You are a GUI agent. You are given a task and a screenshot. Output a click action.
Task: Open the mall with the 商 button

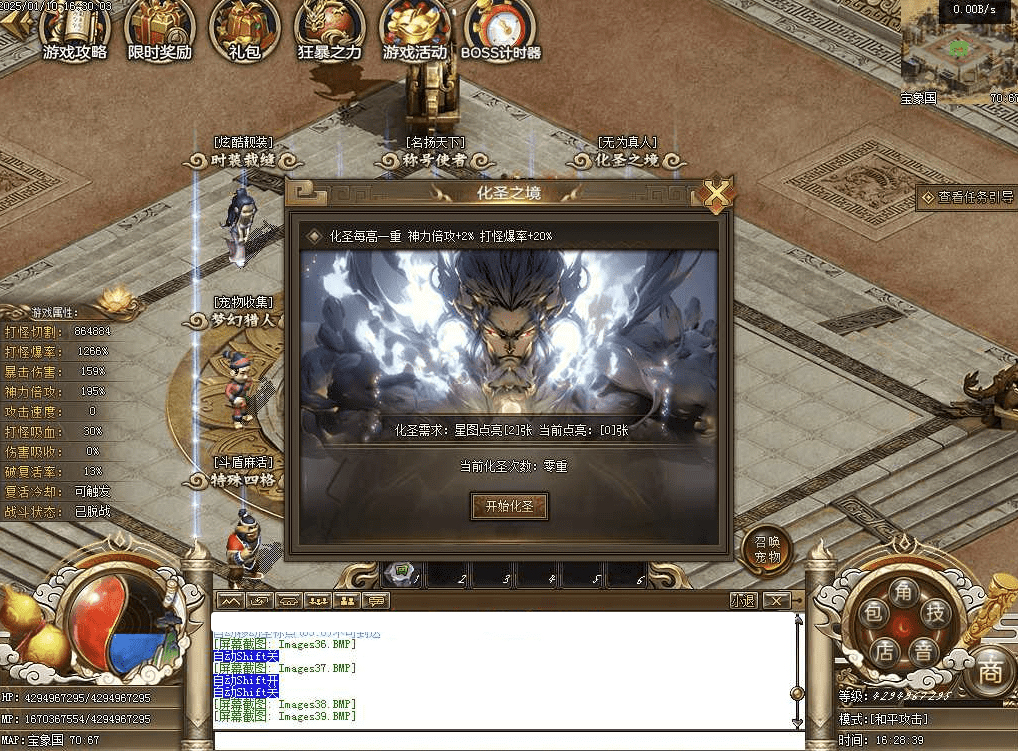coord(990,670)
